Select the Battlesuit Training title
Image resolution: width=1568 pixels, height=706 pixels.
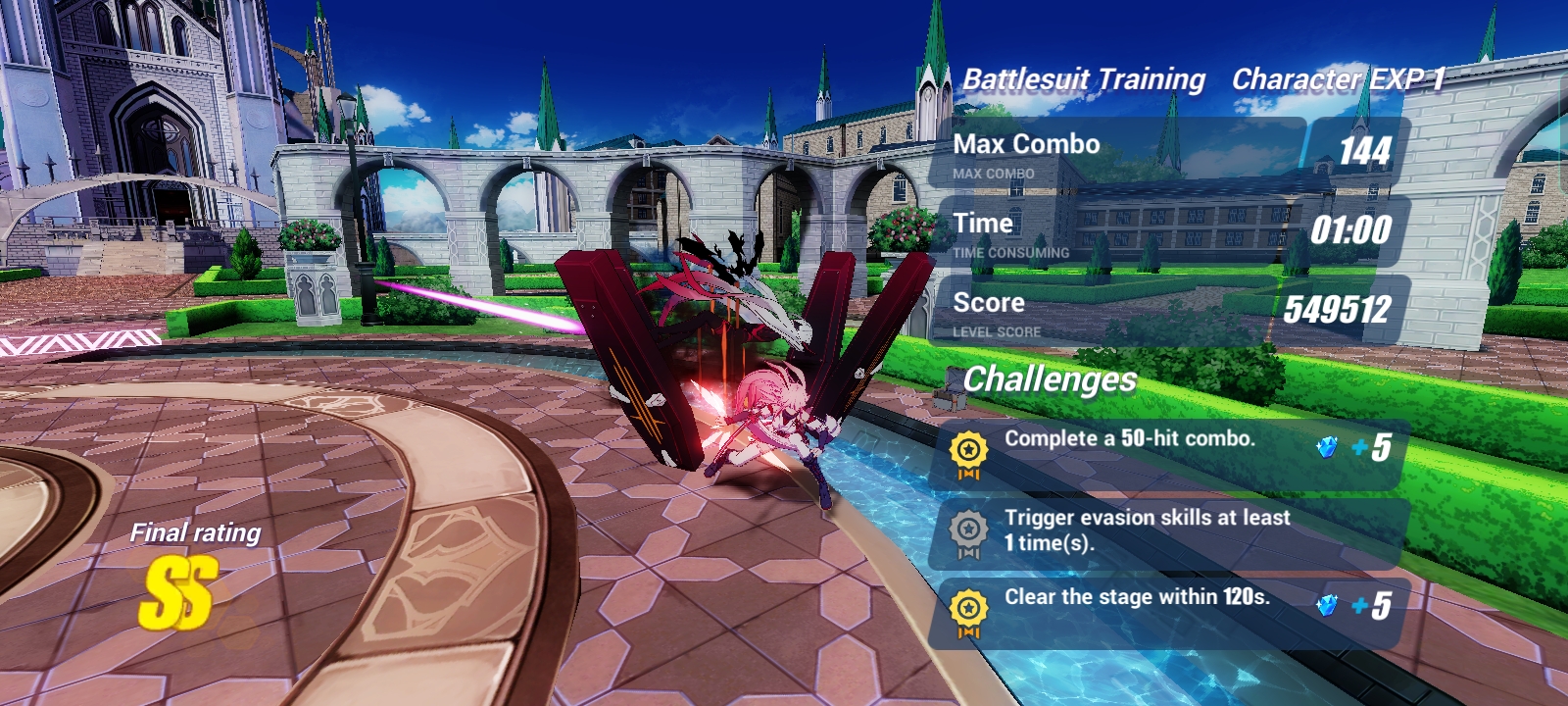click(x=1082, y=78)
